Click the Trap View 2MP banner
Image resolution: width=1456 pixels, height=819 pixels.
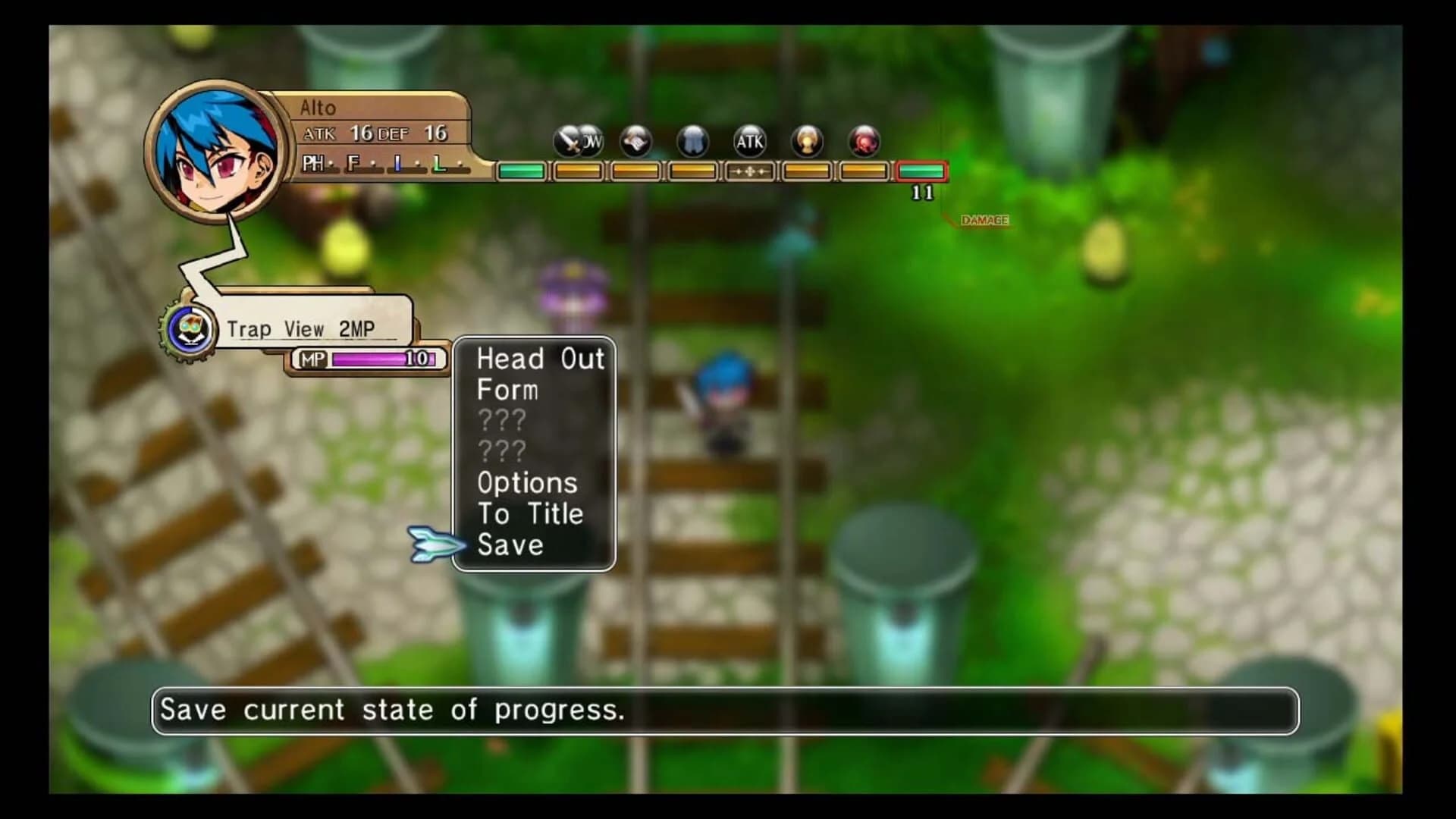303,326
